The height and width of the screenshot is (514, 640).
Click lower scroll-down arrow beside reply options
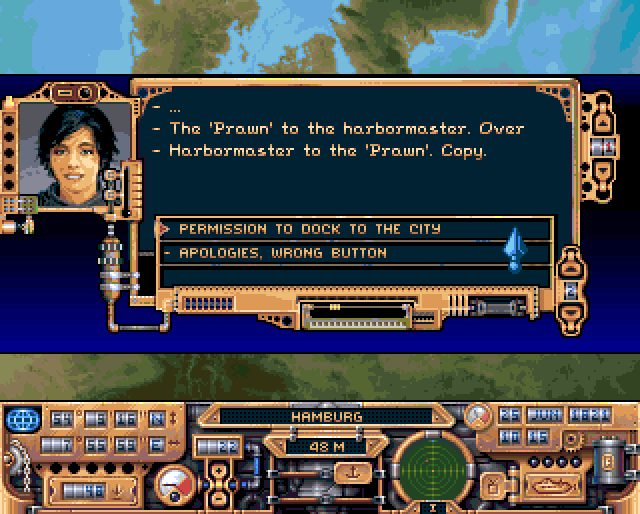(569, 312)
